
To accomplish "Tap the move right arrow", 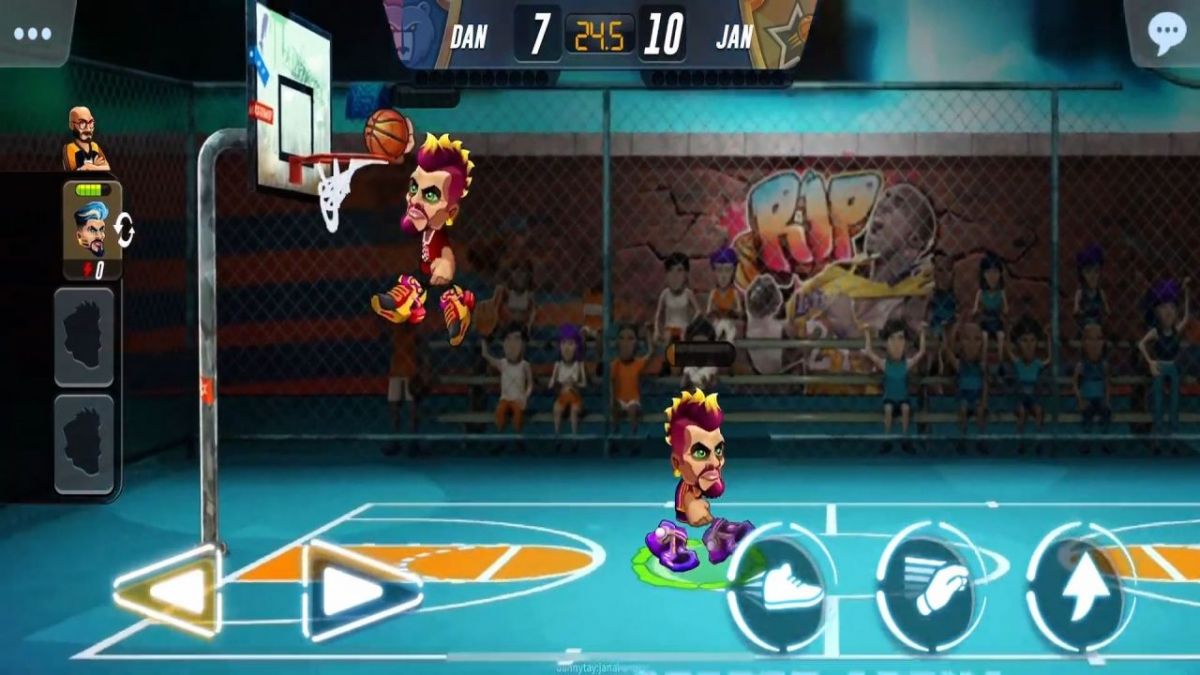I will 359,591.
